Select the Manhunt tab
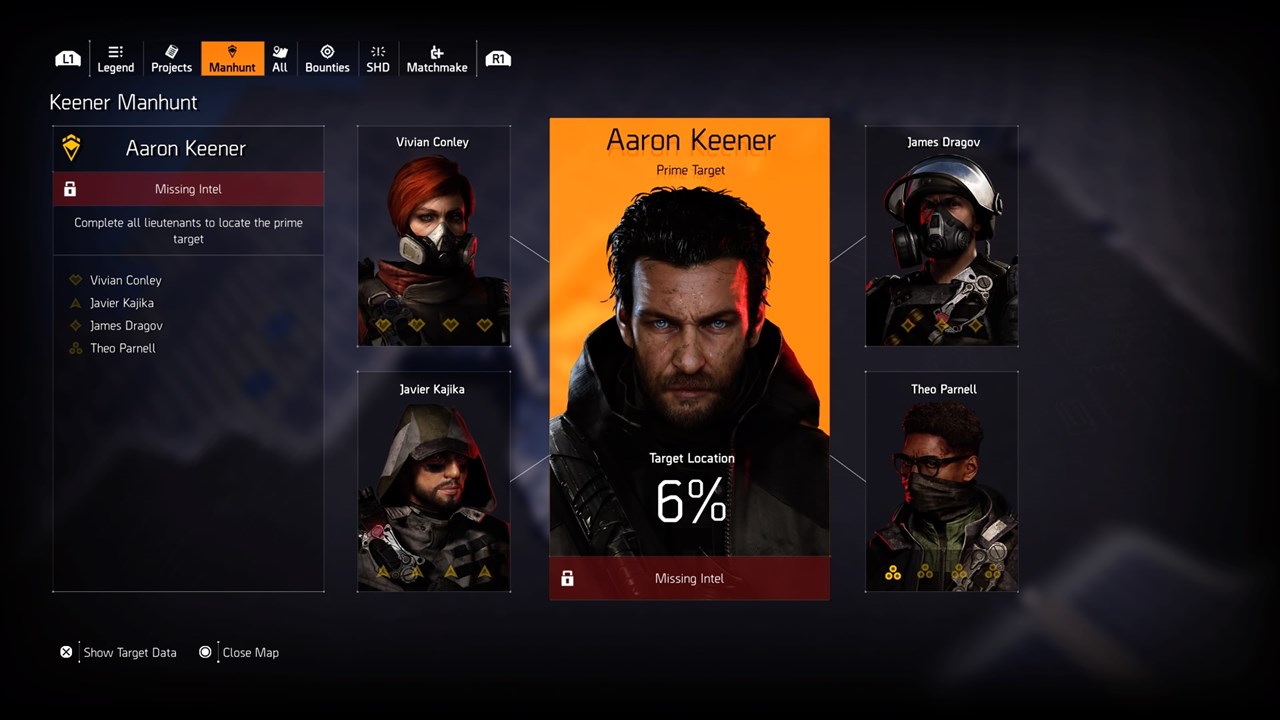Viewport: 1280px width, 720px height. pos(232,58)
